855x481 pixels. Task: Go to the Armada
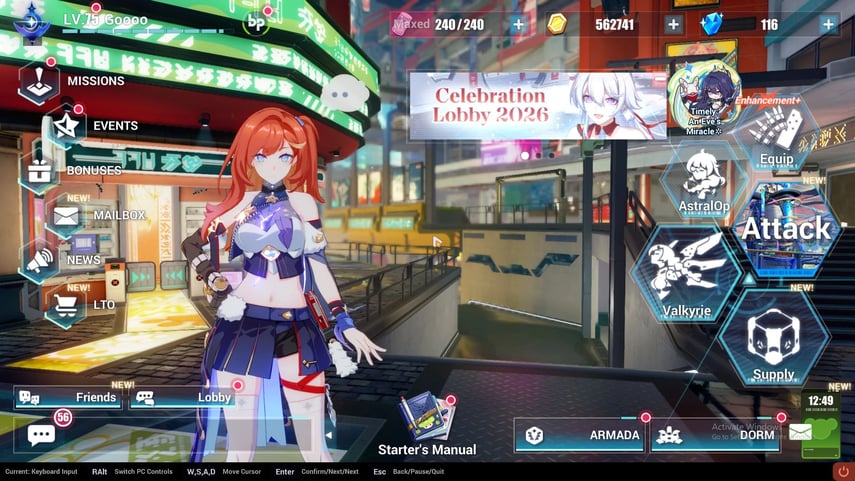(579, 435)
